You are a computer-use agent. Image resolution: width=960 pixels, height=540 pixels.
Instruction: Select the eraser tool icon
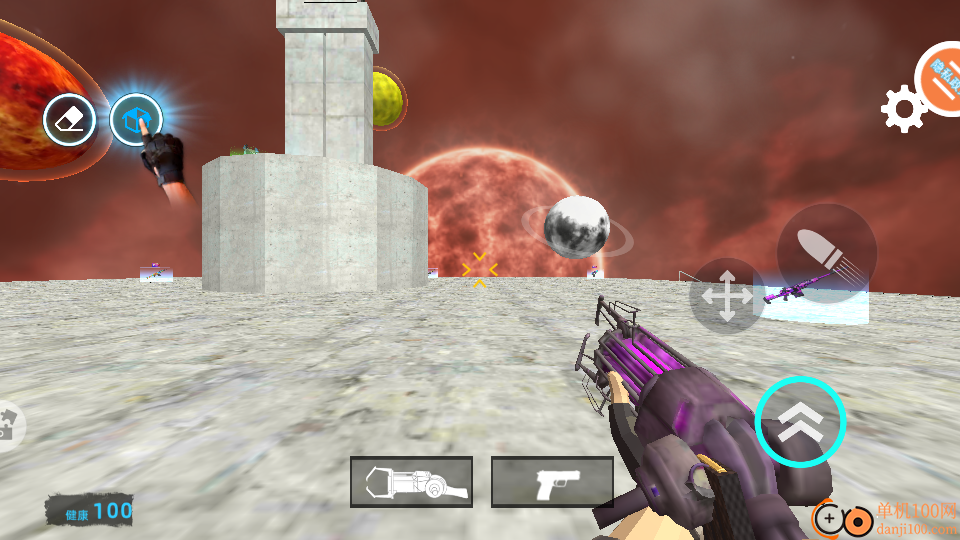[69, 121]
